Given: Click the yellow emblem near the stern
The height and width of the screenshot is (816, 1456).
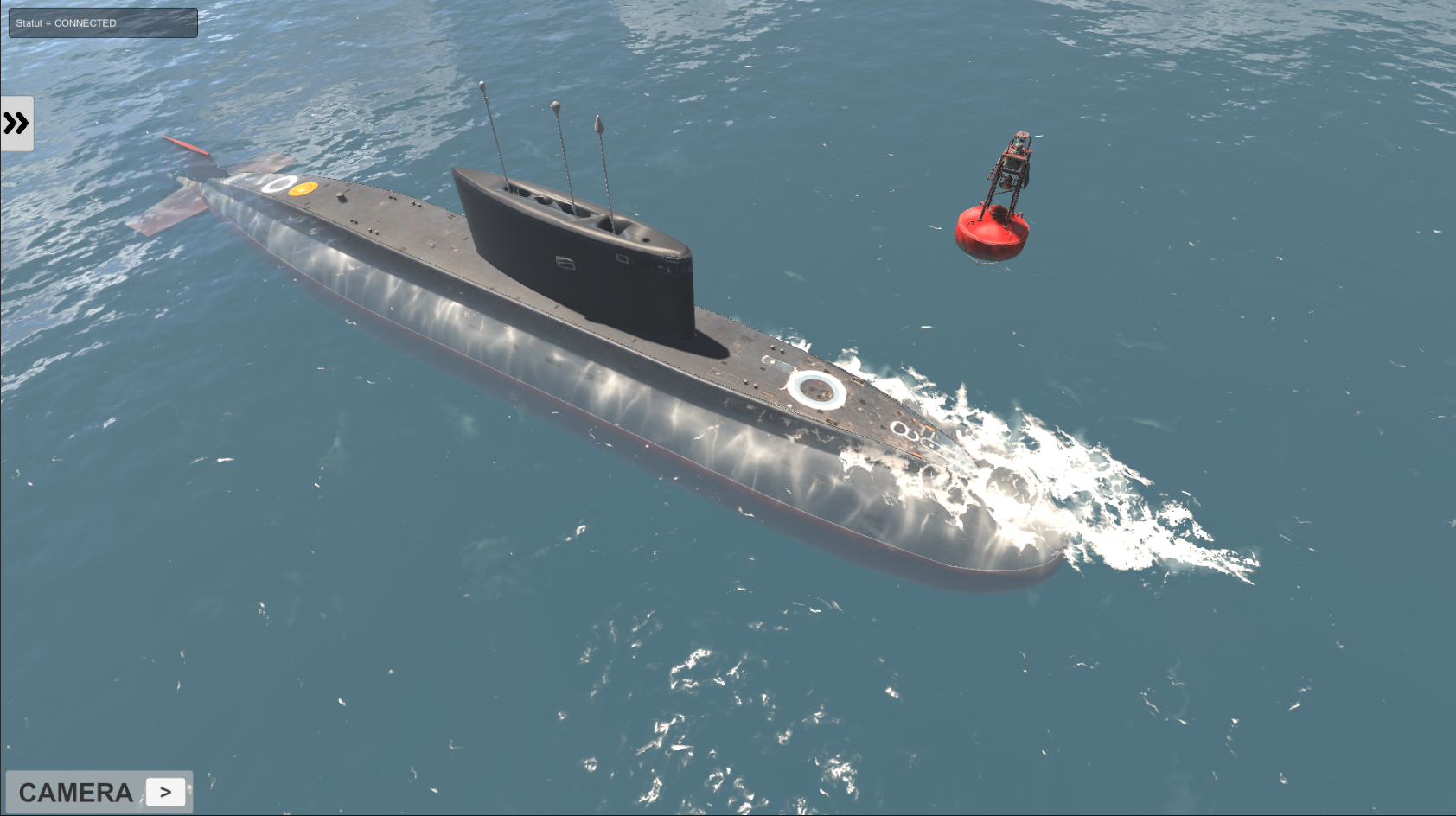Looking at the screenshot, I should (x=303, y=188).
